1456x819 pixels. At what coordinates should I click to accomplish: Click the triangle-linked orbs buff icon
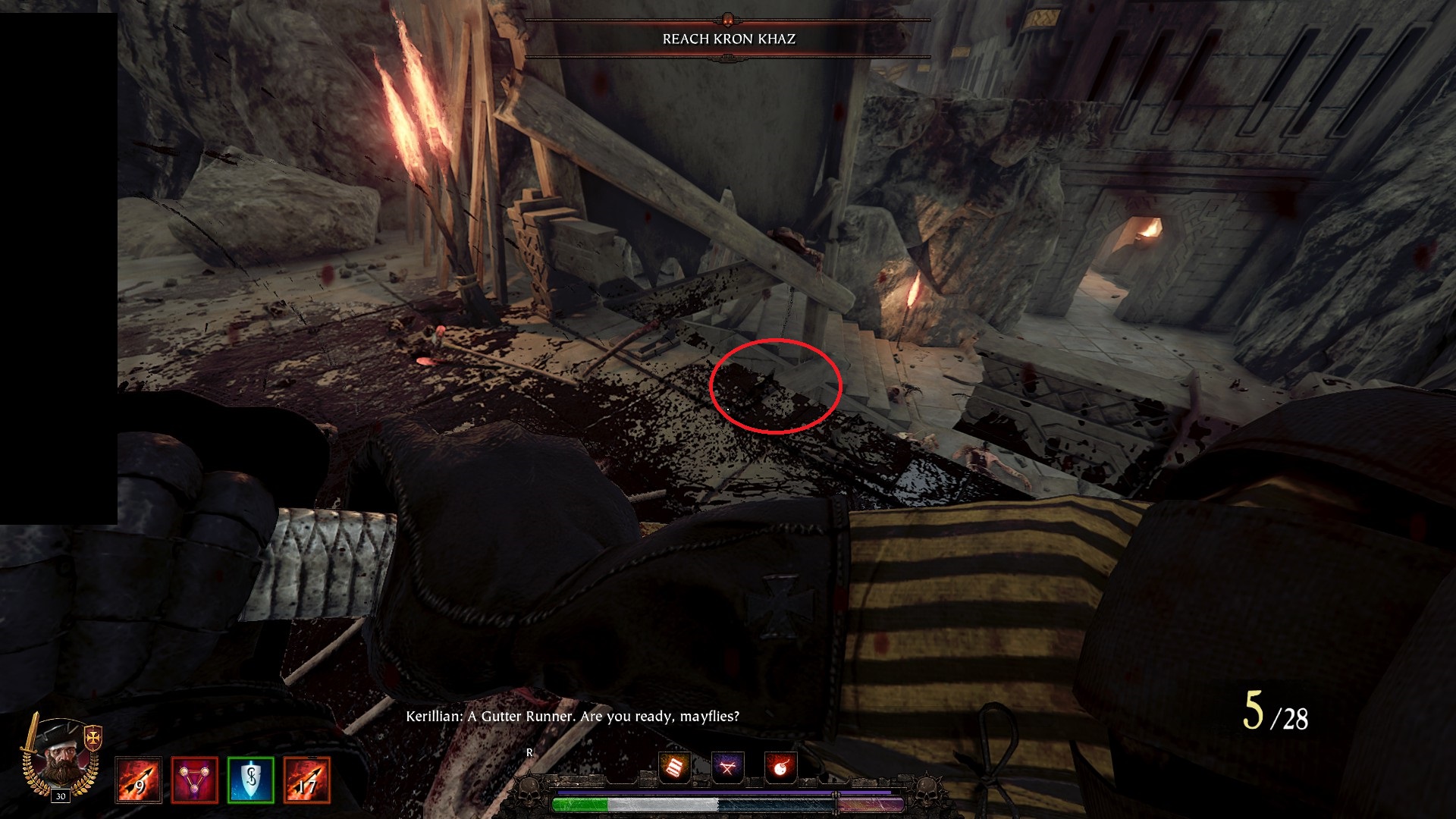click(194, 780)
